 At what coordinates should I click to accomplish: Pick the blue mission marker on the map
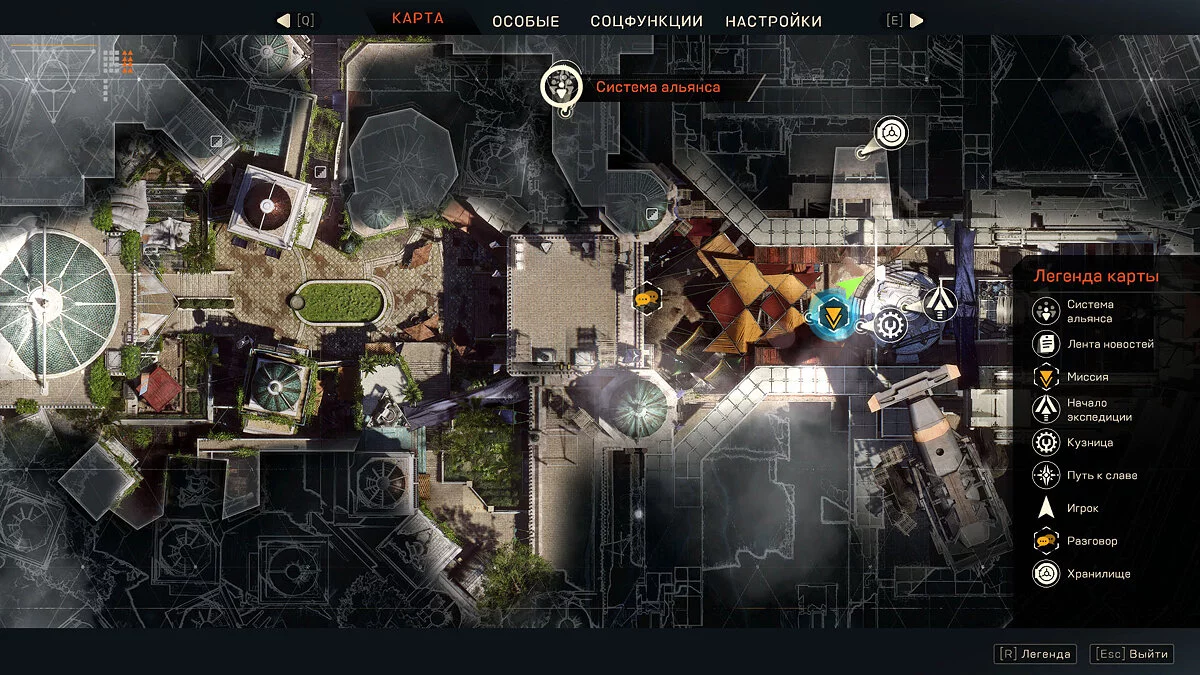[x=829, y=317]
